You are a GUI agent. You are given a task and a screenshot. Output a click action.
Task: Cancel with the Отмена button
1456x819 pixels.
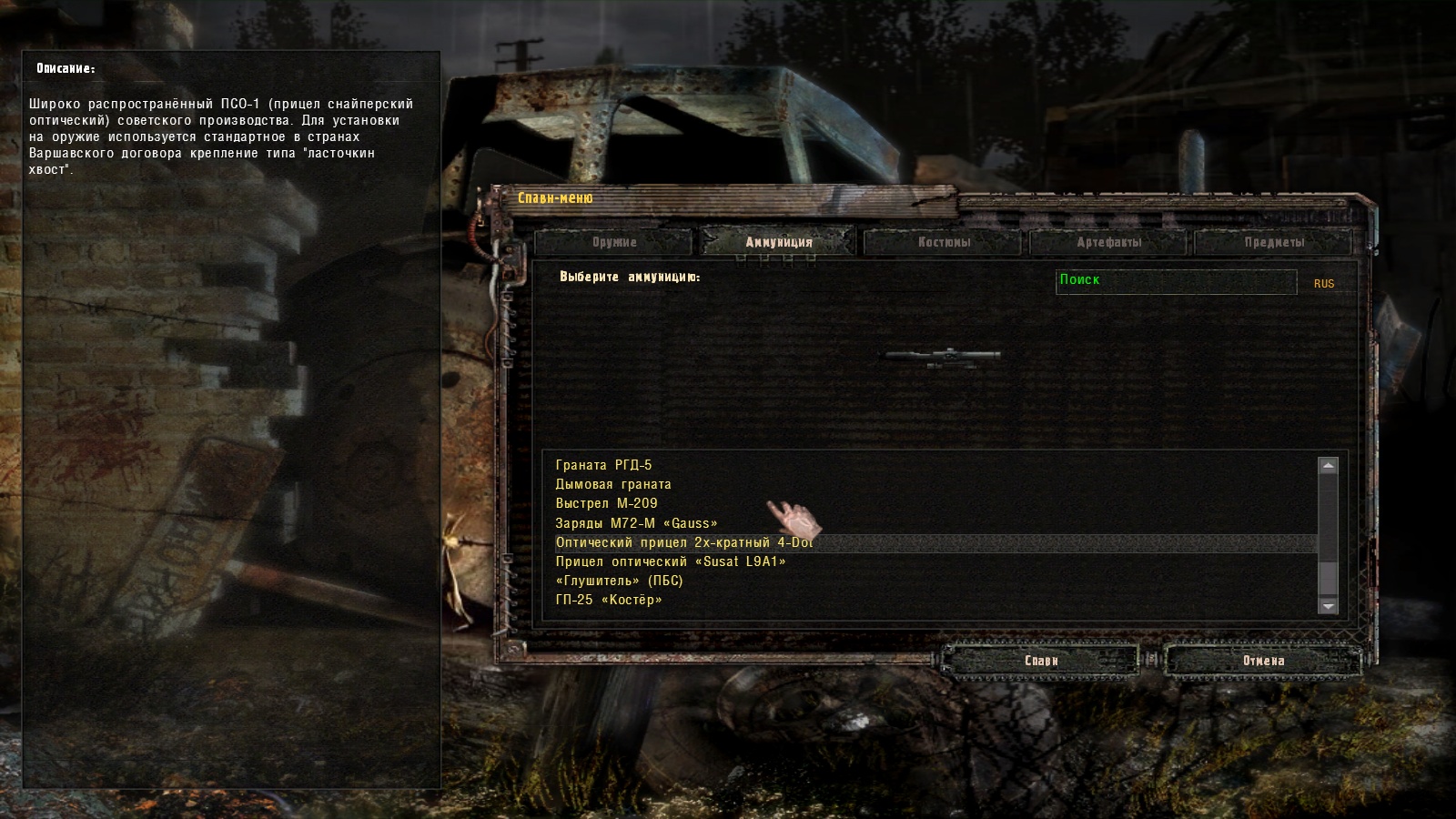(1263, 661)
